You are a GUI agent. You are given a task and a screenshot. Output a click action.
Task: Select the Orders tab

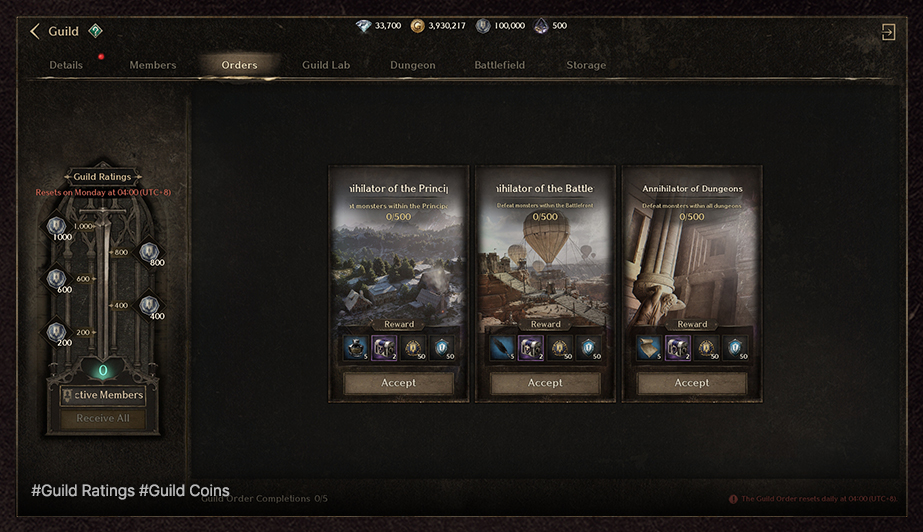tap(239, 65)
